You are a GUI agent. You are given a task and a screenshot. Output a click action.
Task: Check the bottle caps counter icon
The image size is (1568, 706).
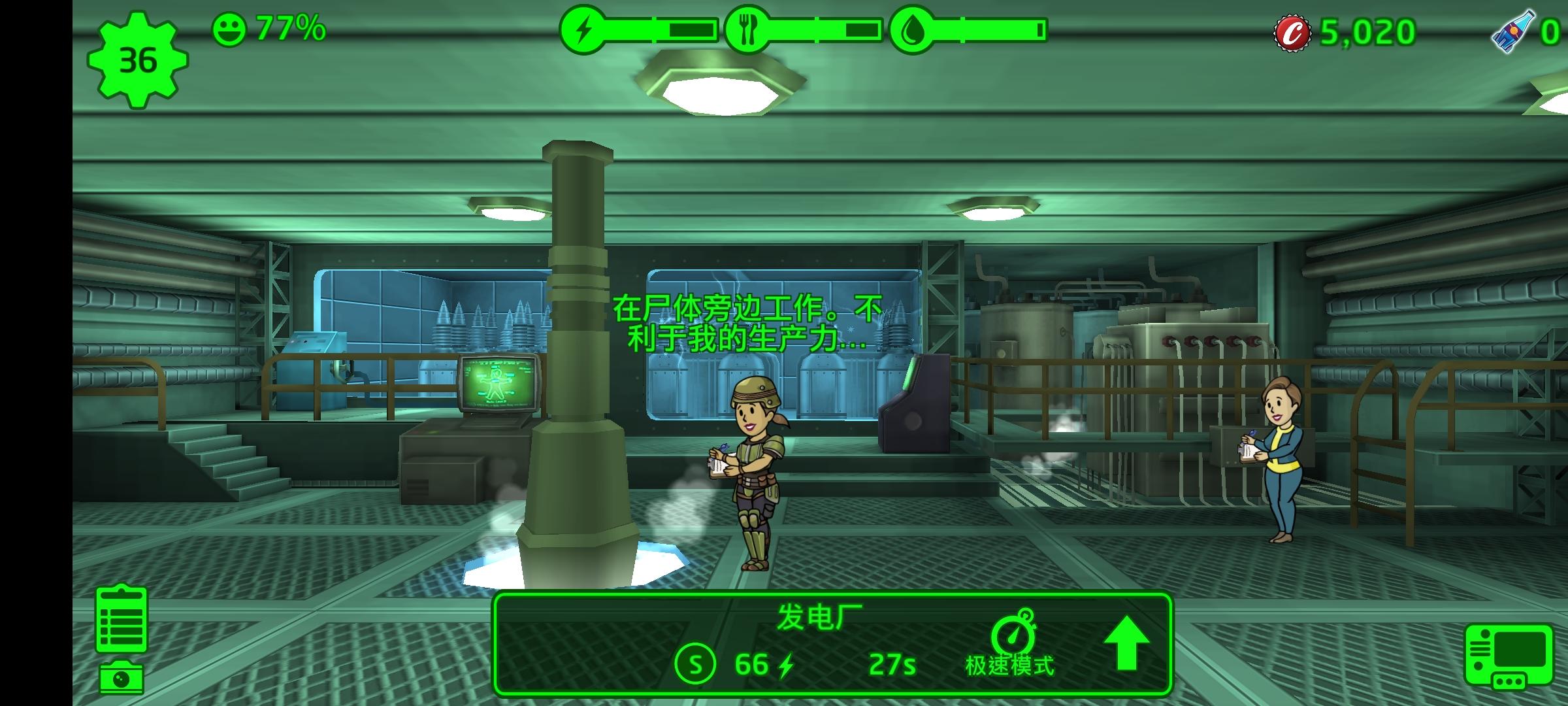tap(1292, 33)
